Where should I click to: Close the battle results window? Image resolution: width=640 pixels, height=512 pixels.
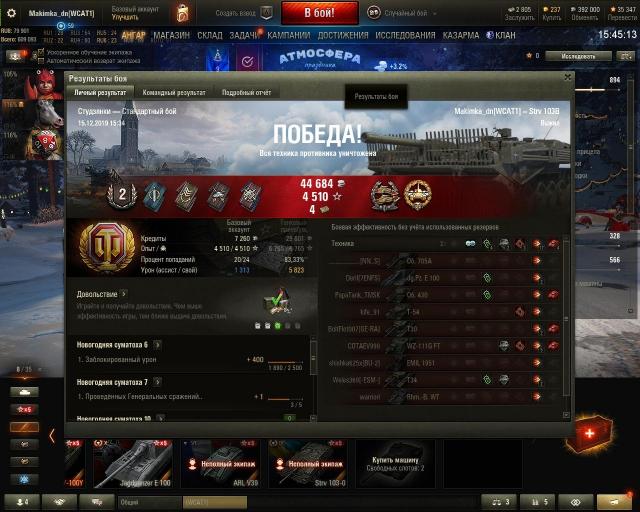click(x=567, y=77)
